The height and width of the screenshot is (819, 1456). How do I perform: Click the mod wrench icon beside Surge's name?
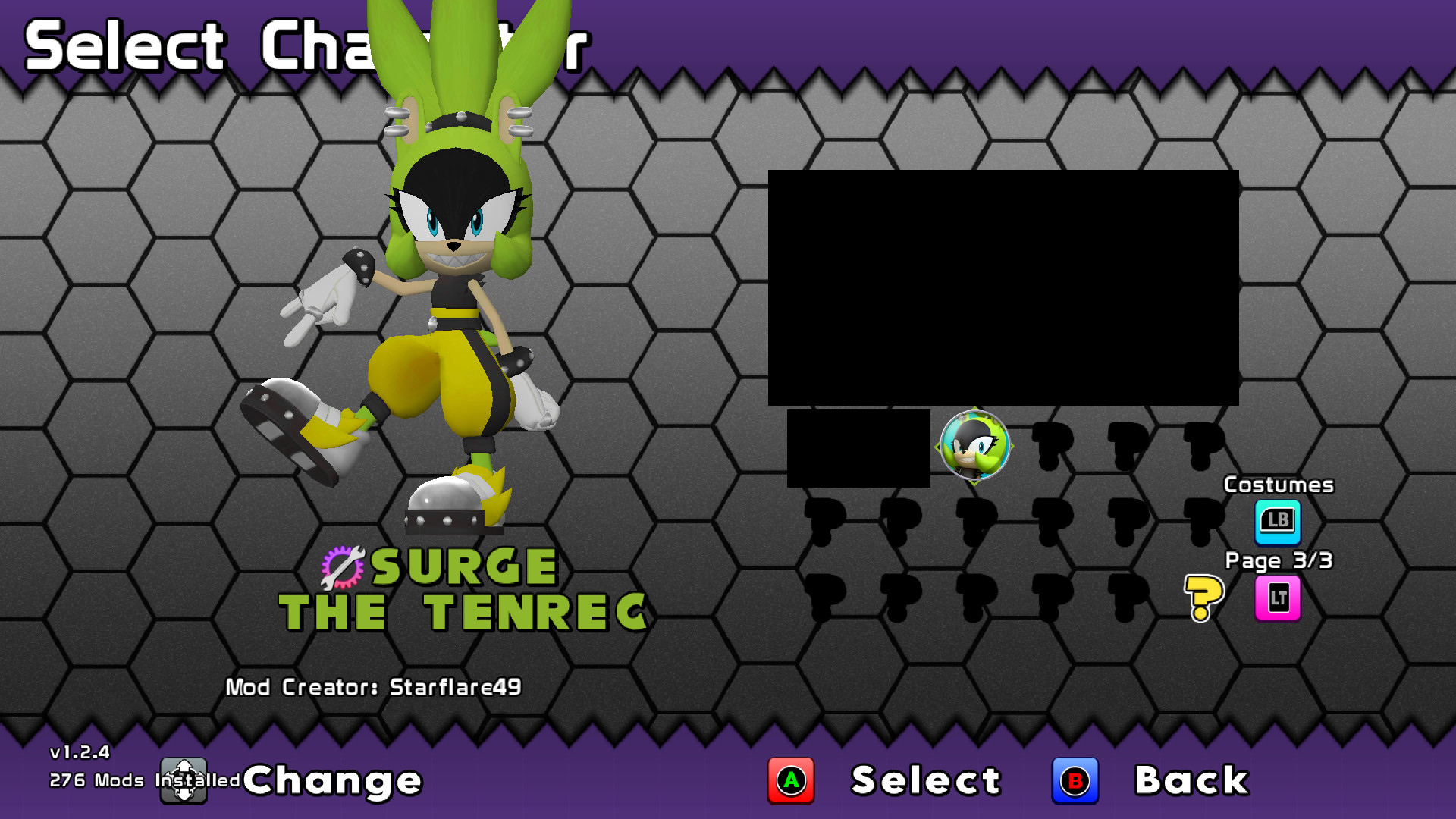343,565
